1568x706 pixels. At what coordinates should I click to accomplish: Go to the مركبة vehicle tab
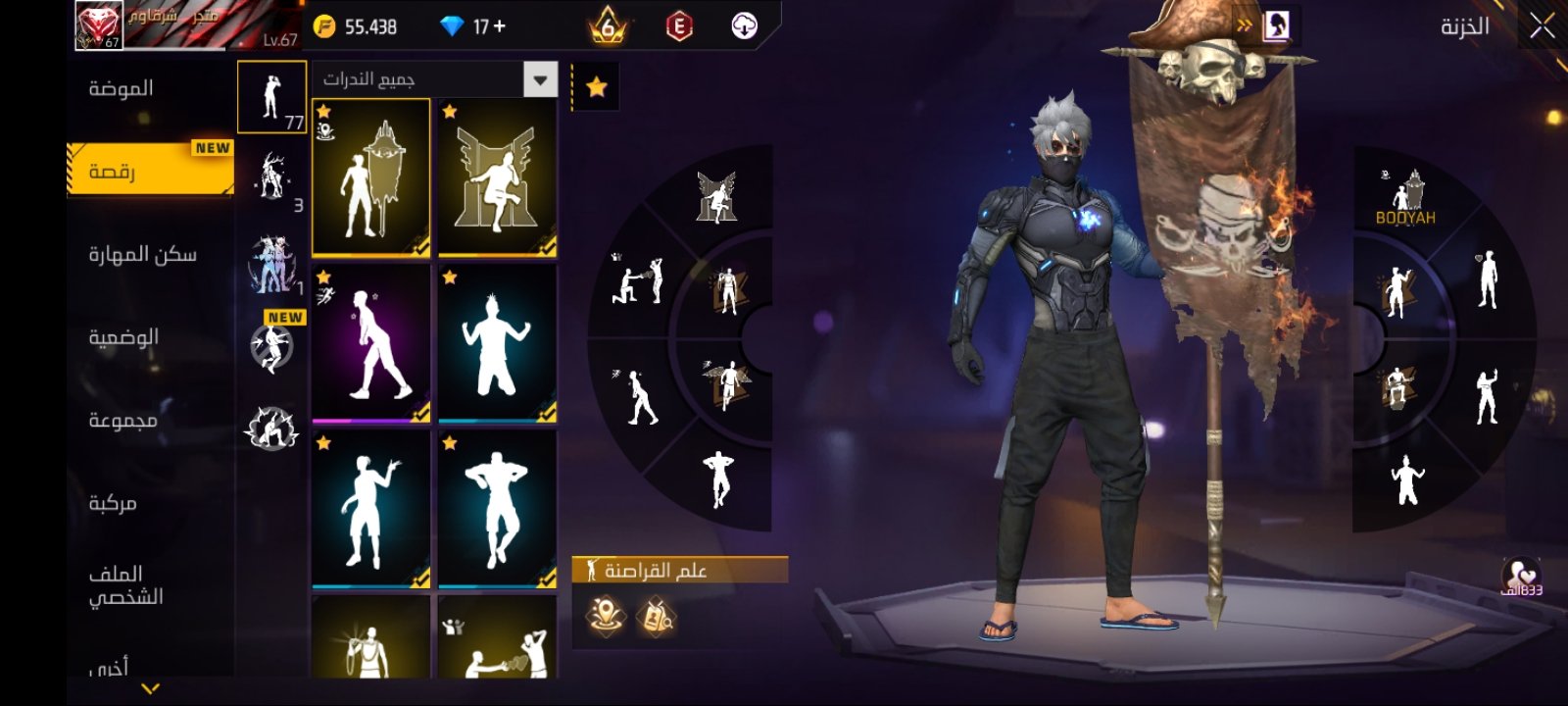coord(113,503)
